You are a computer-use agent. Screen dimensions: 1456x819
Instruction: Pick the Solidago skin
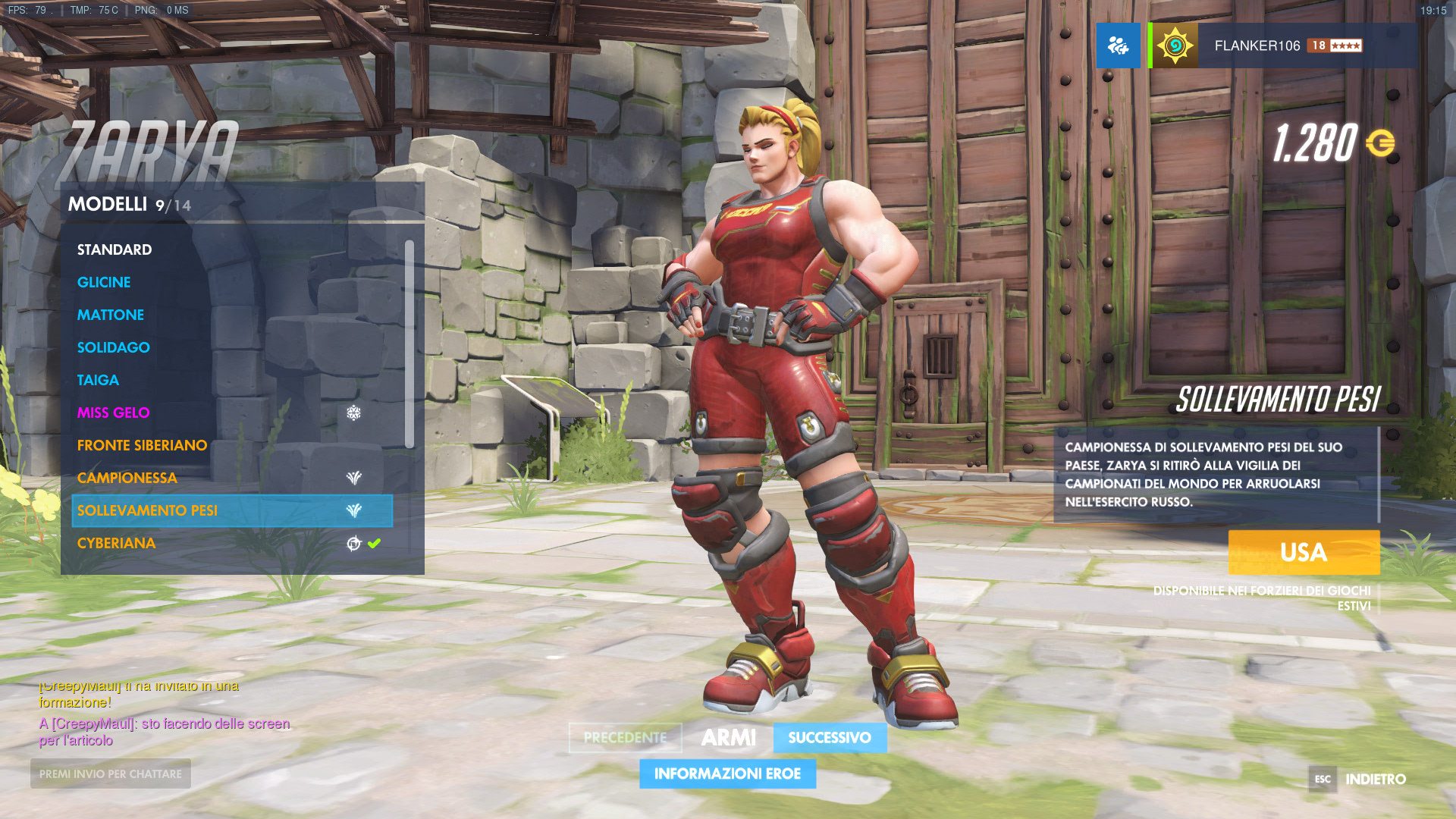114,347
